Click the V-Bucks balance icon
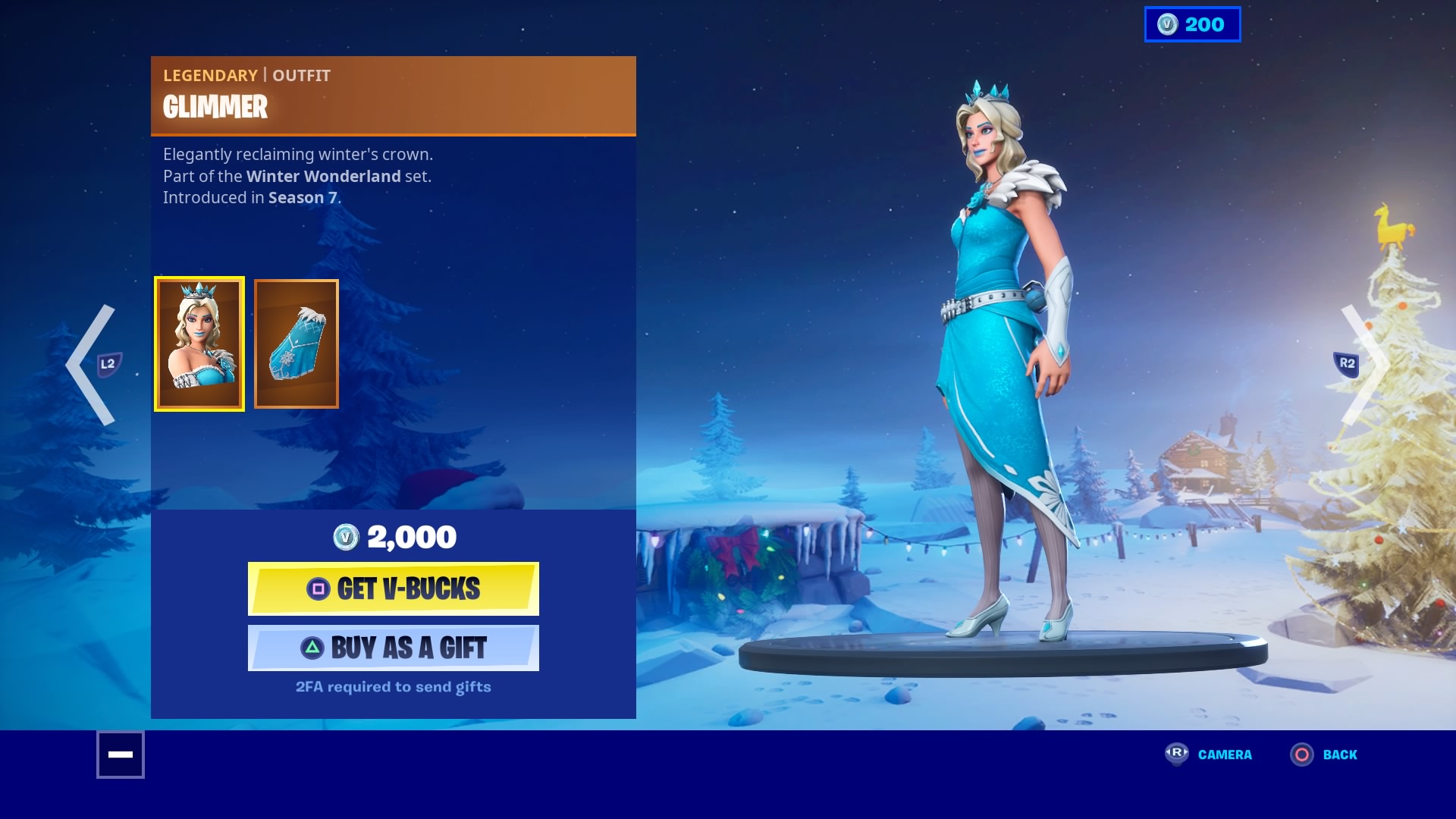The height and width of the screenshot is (819, 1456). point(1166,24)
